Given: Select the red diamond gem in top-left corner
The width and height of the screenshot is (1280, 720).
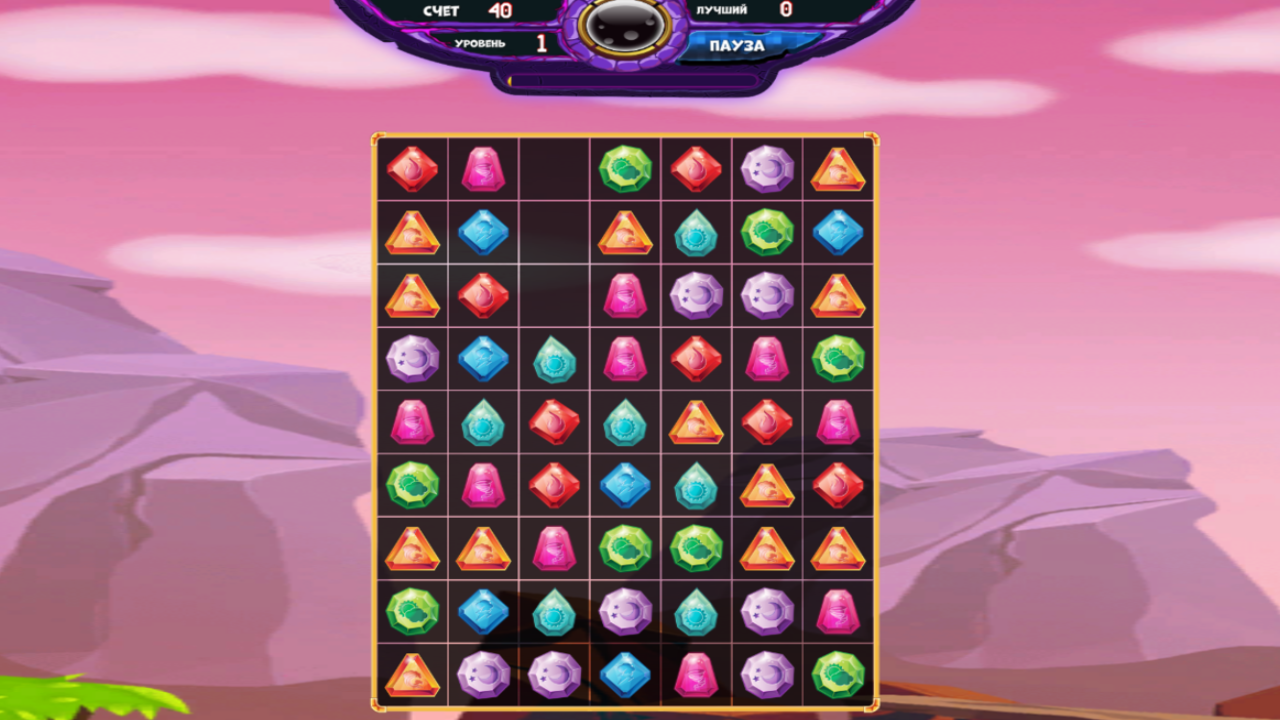Looking at the screenshot, I should click(x=412, y=168).
